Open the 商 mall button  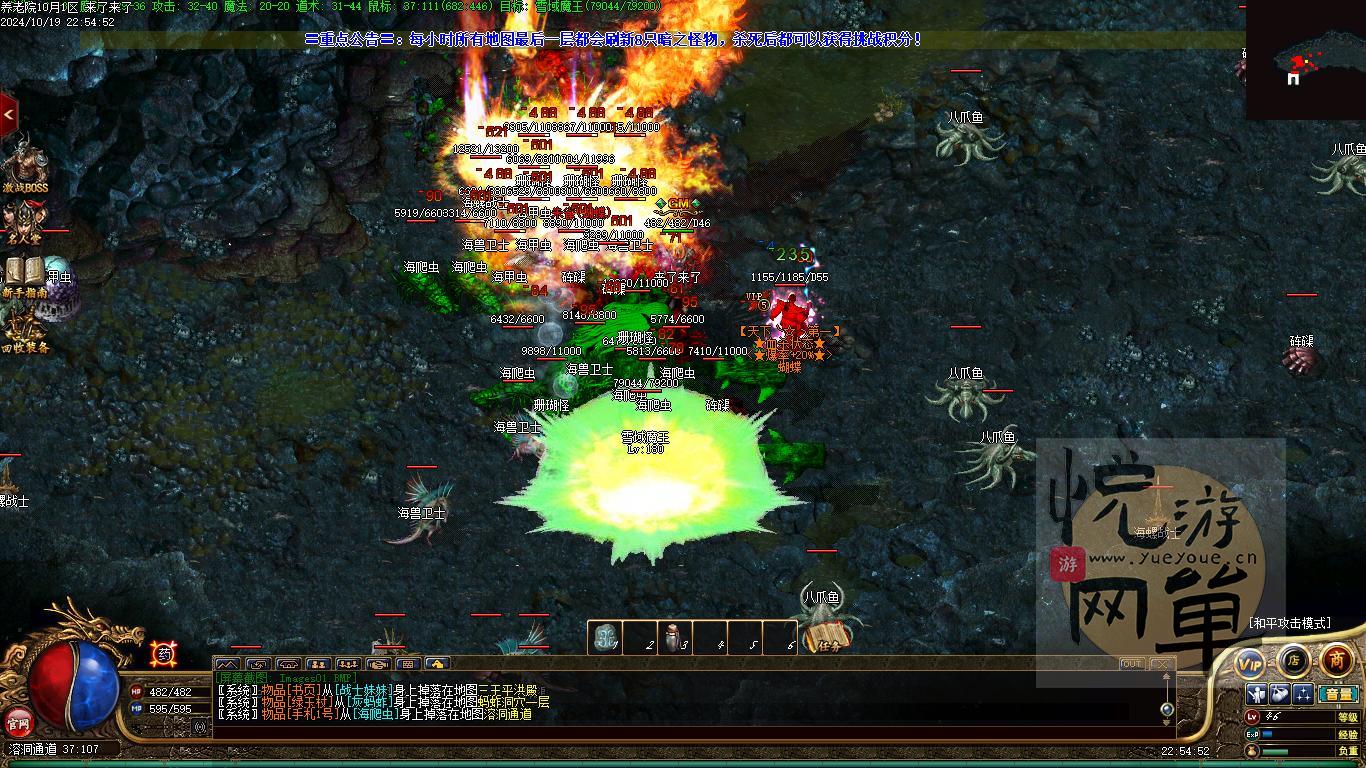tap(1337, 660)
